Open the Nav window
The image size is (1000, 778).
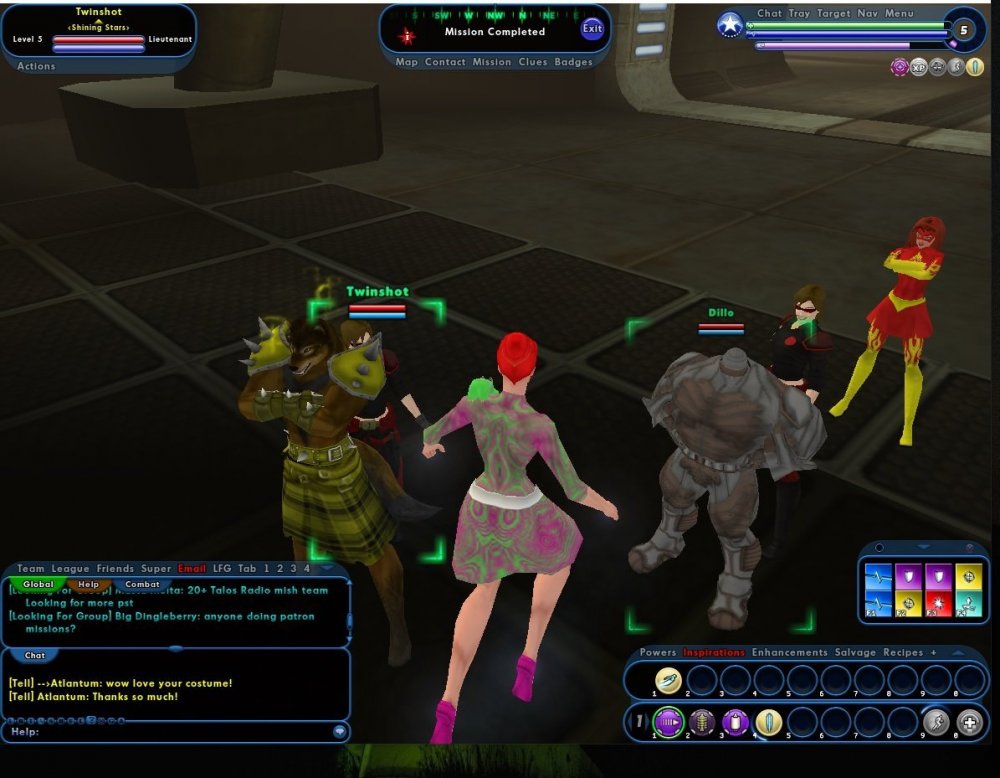(x=867, y=14)
